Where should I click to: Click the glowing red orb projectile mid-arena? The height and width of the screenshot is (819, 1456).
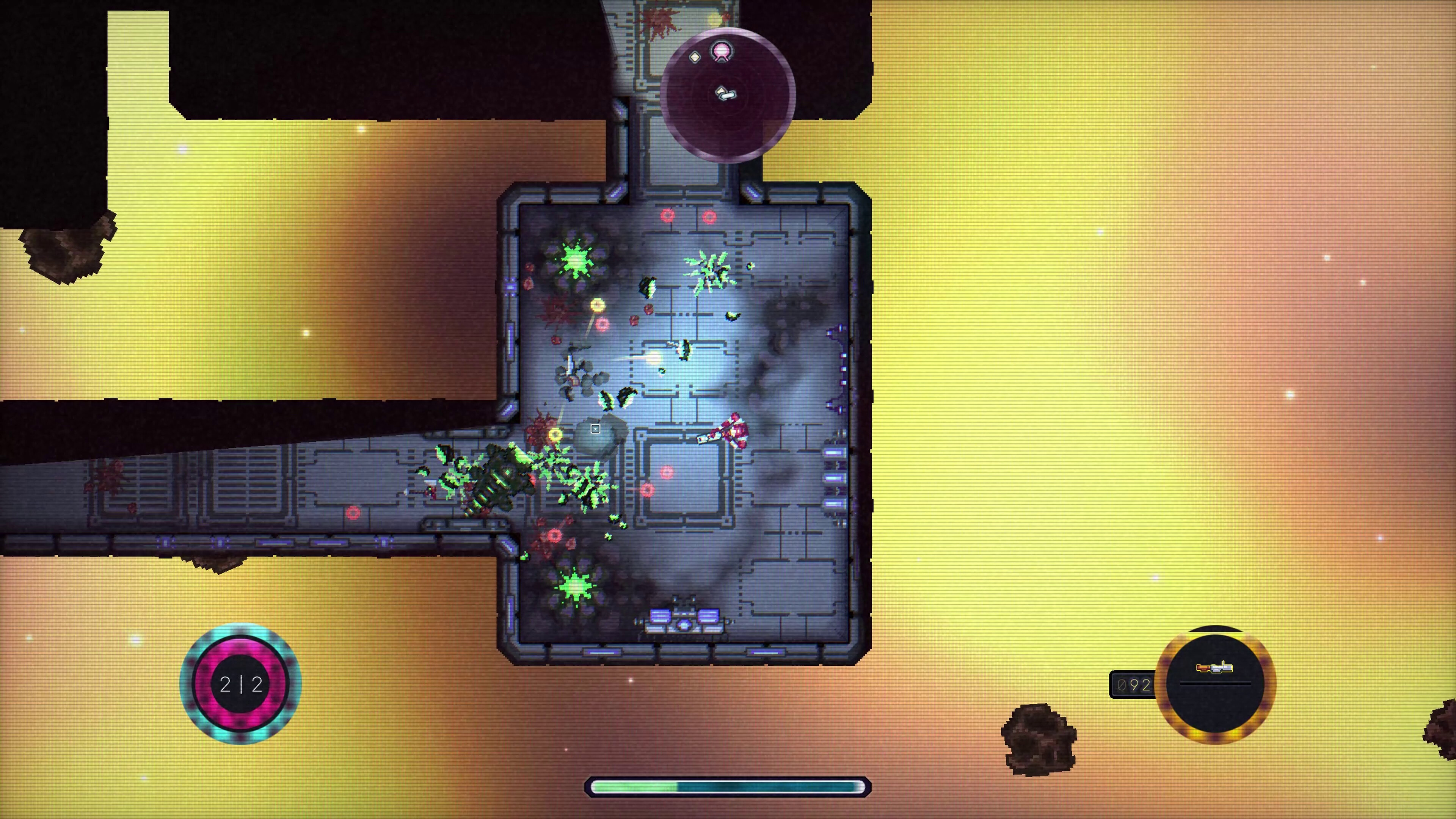point(668,472)
